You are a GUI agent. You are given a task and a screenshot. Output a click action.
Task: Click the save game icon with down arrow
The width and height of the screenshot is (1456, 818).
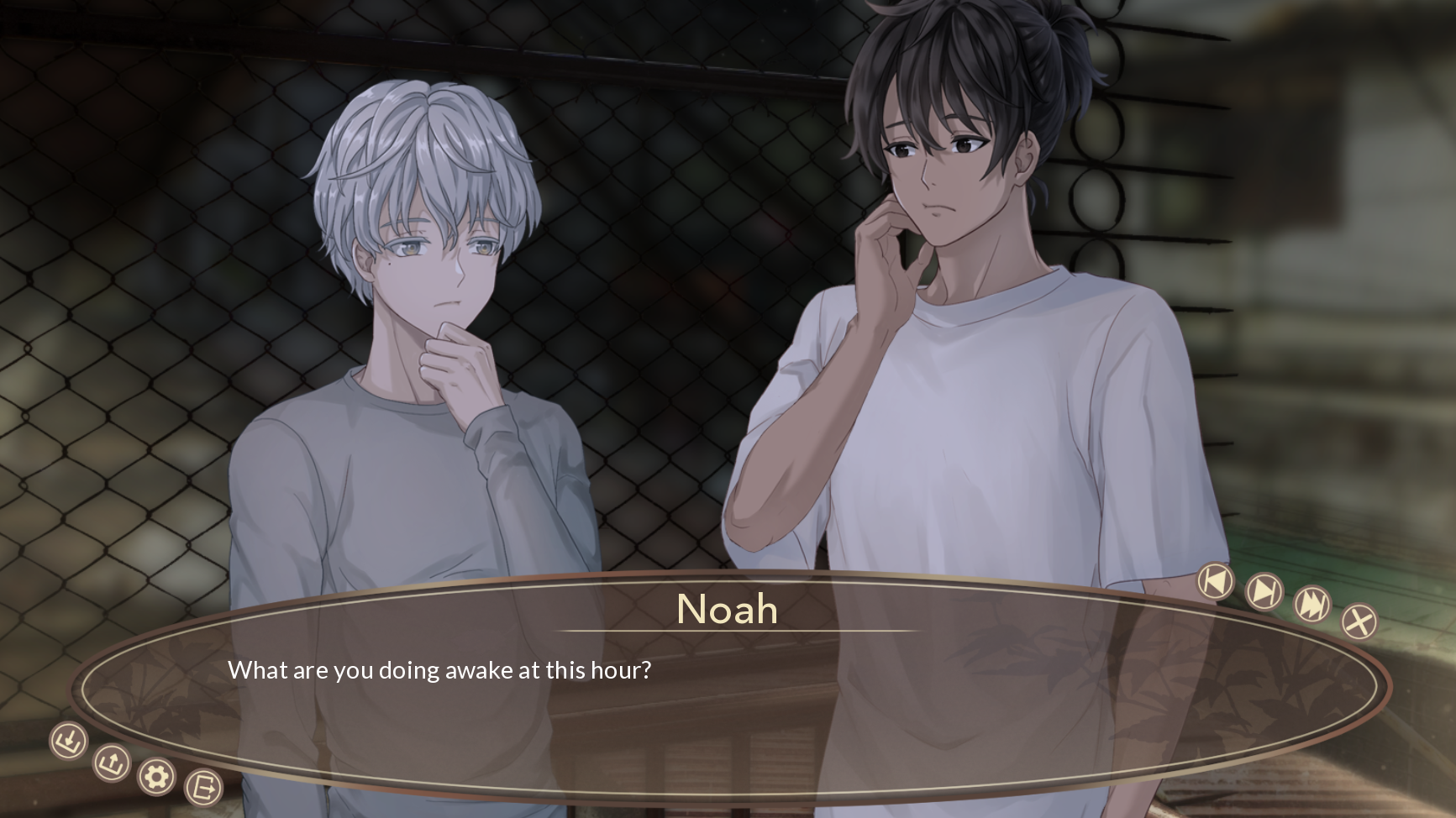(x=68, y=742)
